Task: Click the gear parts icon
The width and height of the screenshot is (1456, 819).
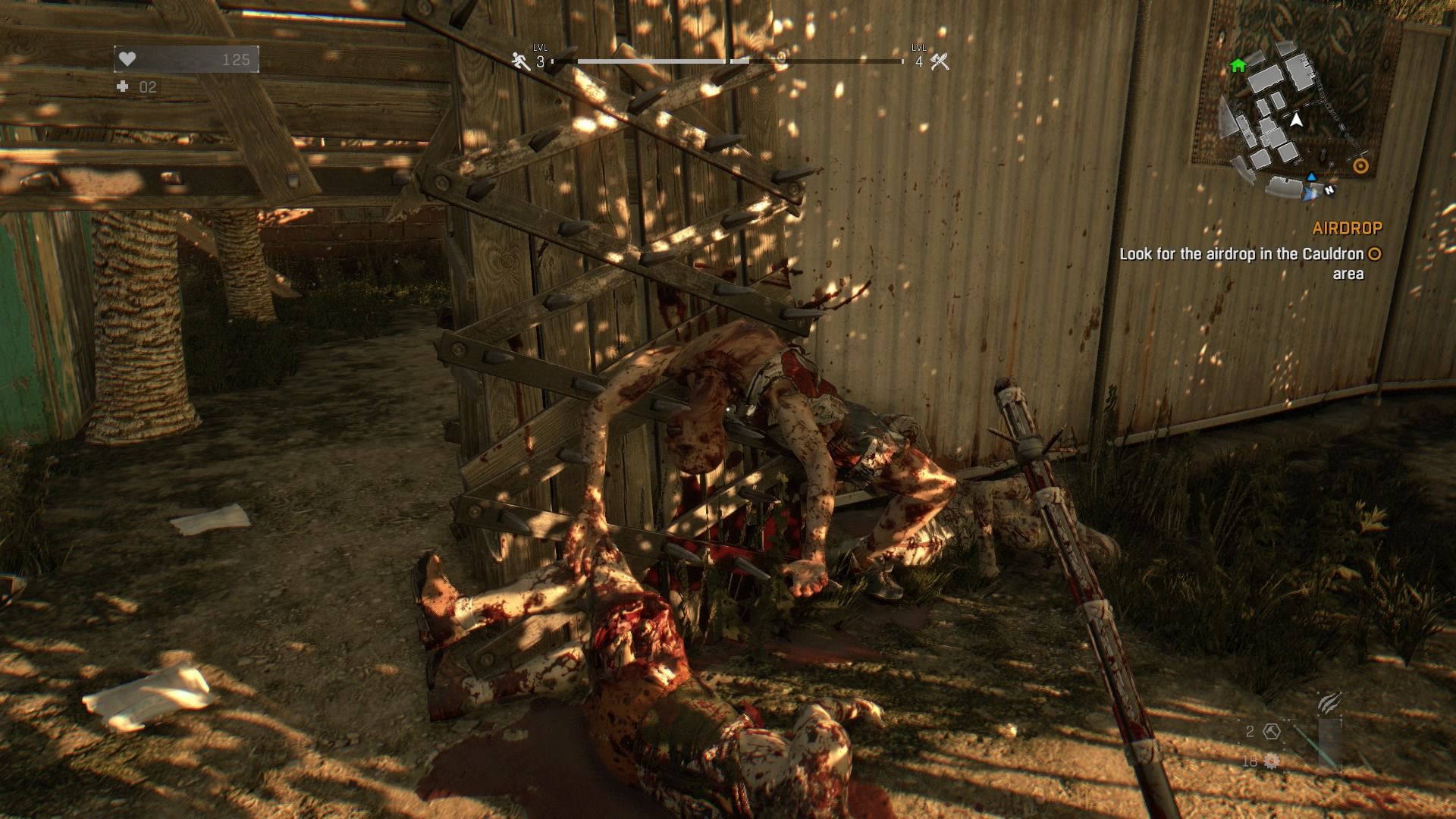Action: (1272, 761)
